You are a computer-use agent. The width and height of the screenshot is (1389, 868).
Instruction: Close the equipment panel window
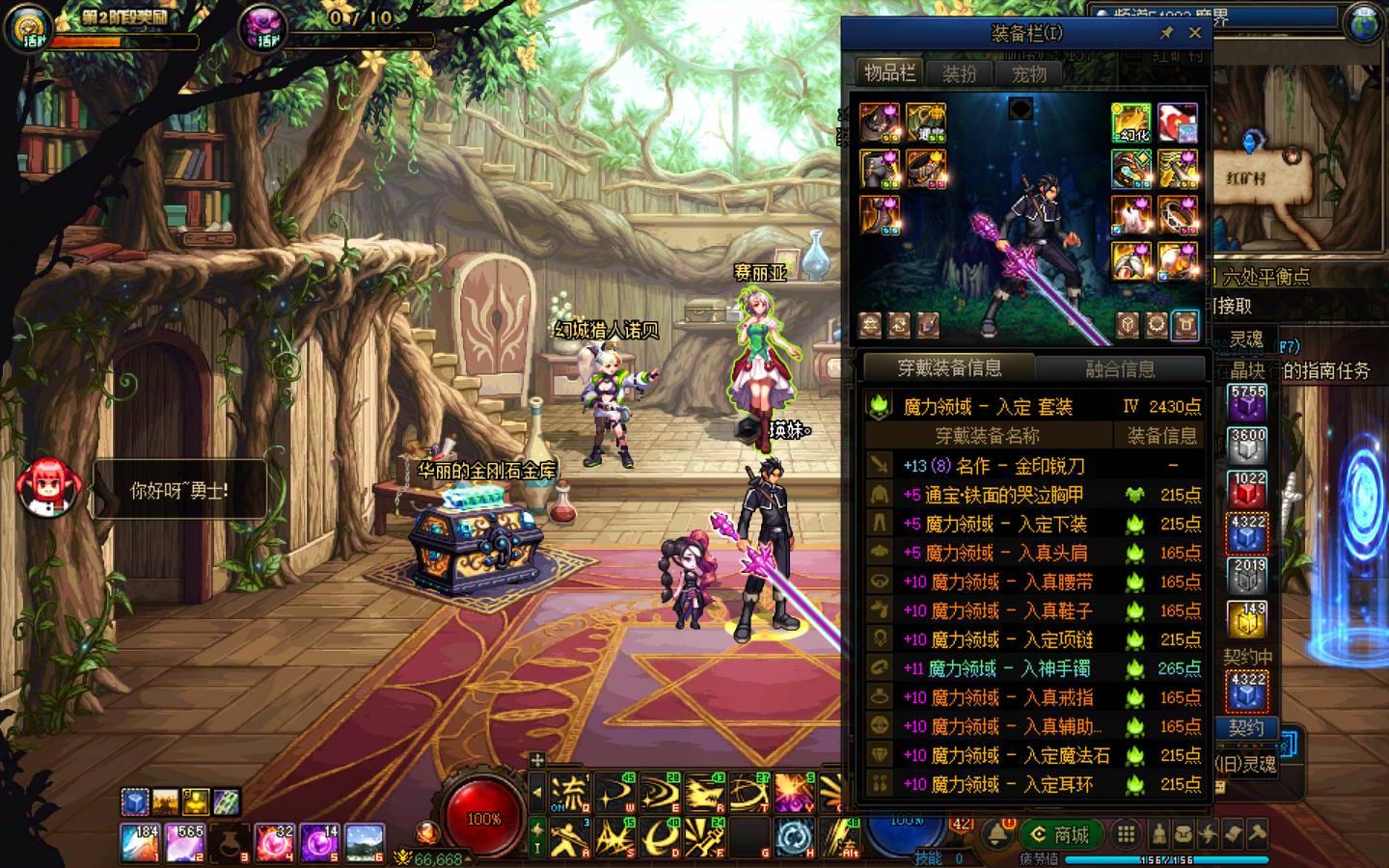pyautogui.click(x=1195, y=33)
